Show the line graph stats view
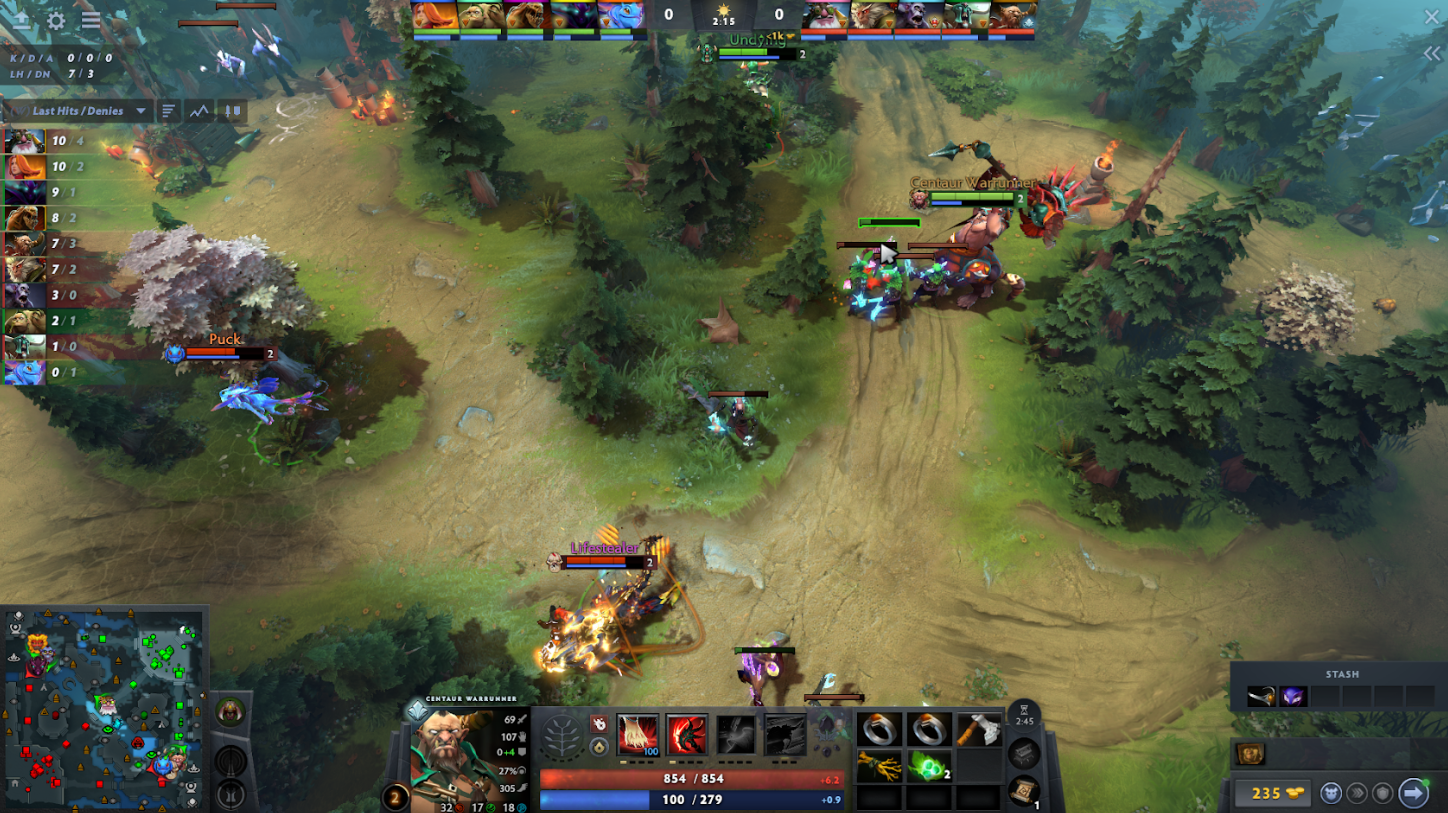This screenshot has width=1448, height=813. click(200, 111)
